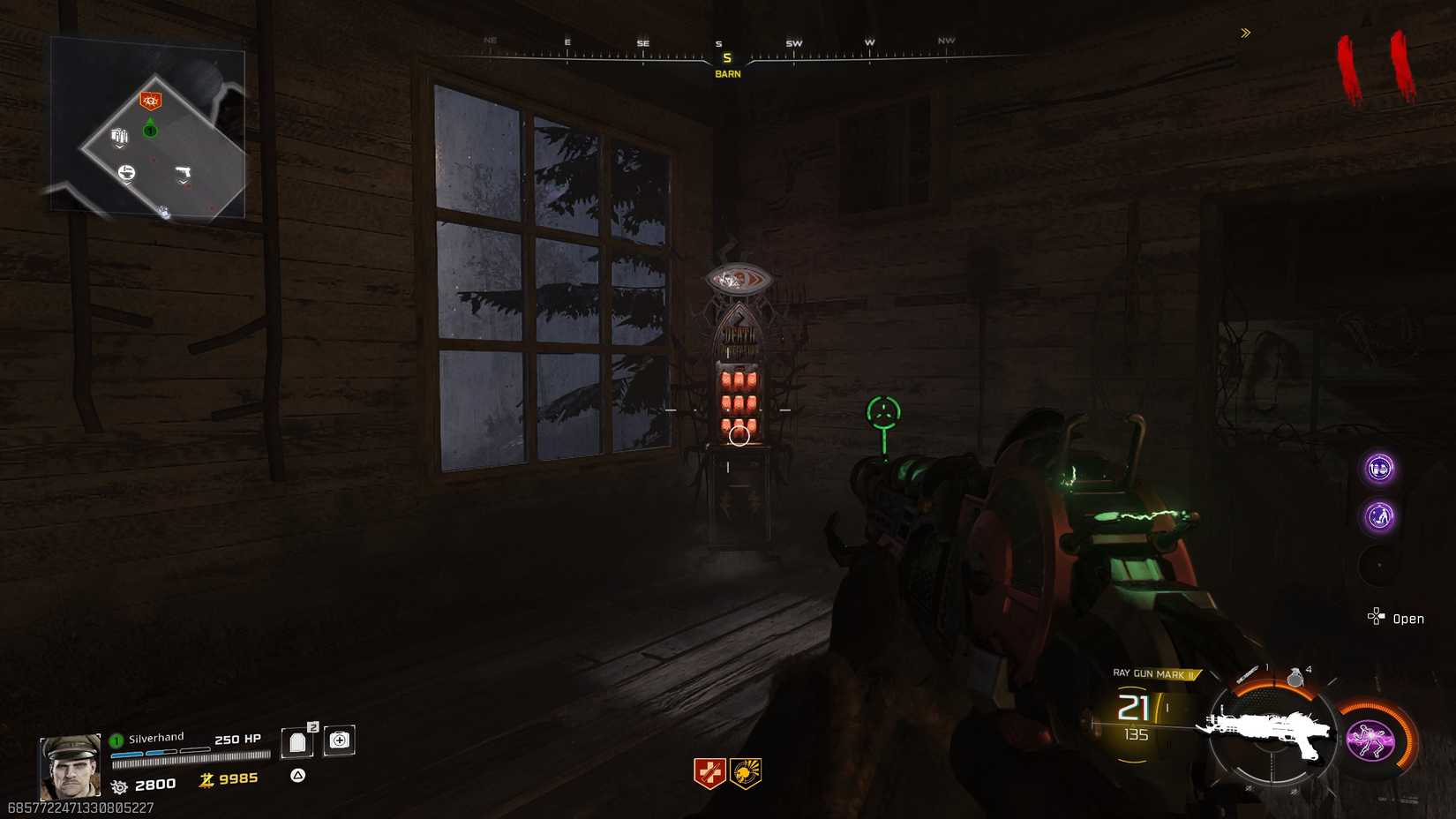Expand the white triangle prompt below armor slots
This screenshot has height=819, width=1456.
pos(297,776)
